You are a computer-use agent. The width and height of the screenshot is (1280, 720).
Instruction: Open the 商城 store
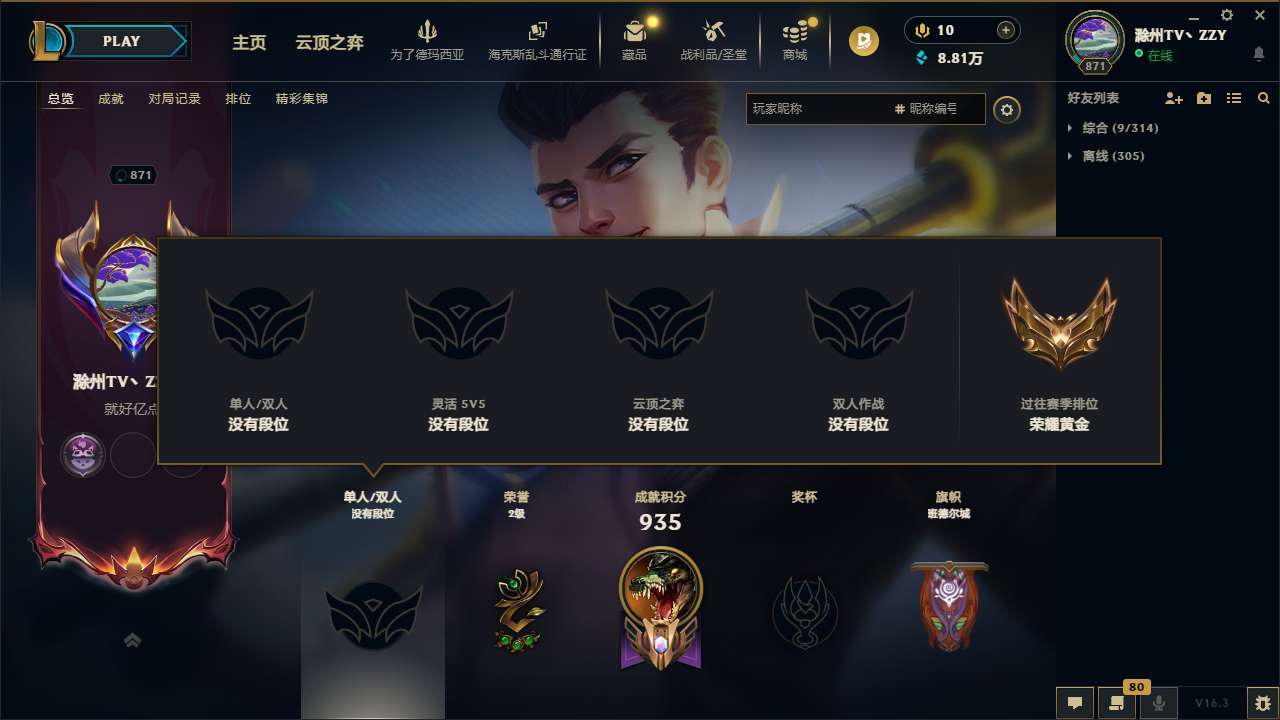click(795, 40)
